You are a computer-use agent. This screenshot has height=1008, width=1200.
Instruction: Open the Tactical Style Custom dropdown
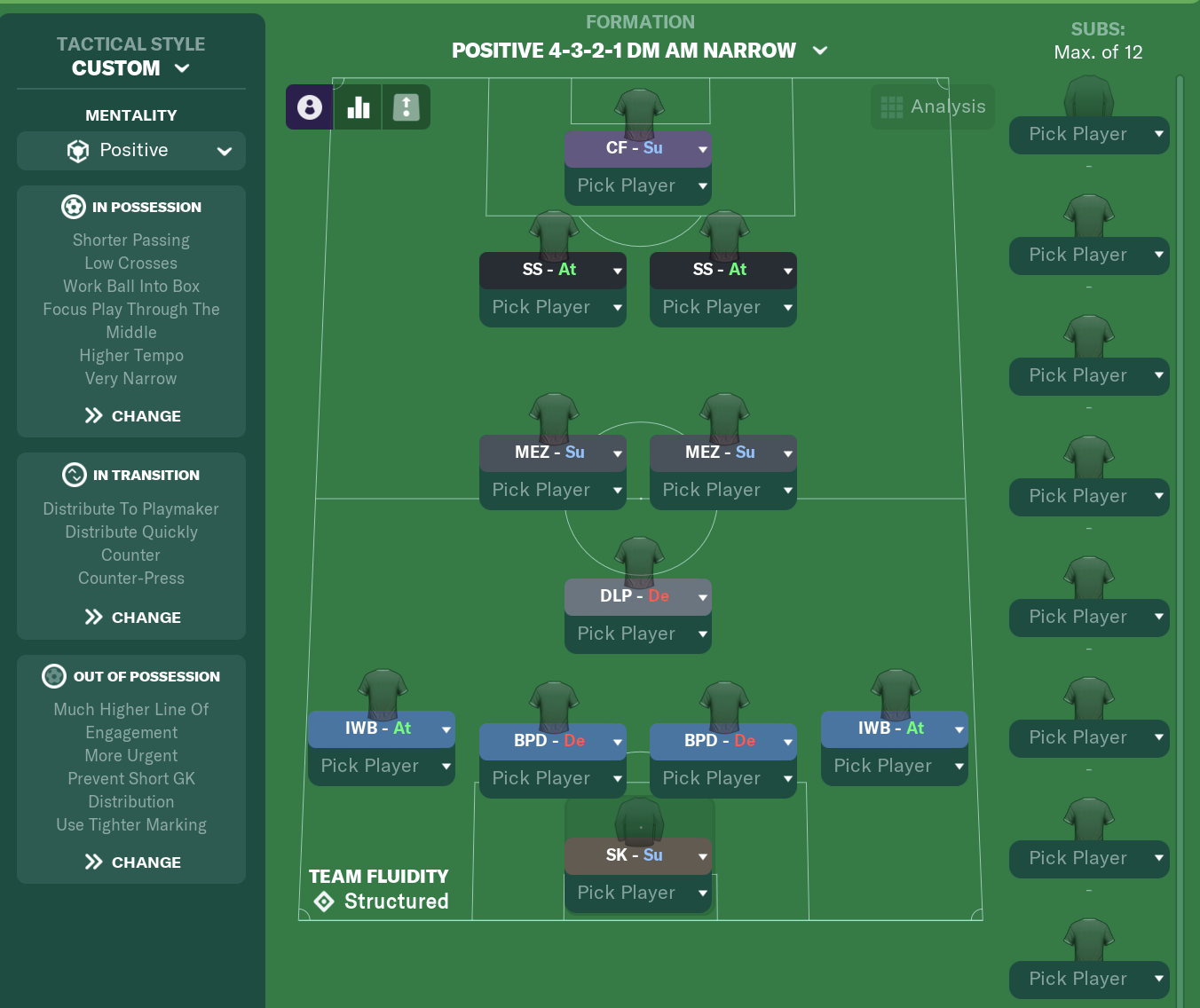coord(131,68)
